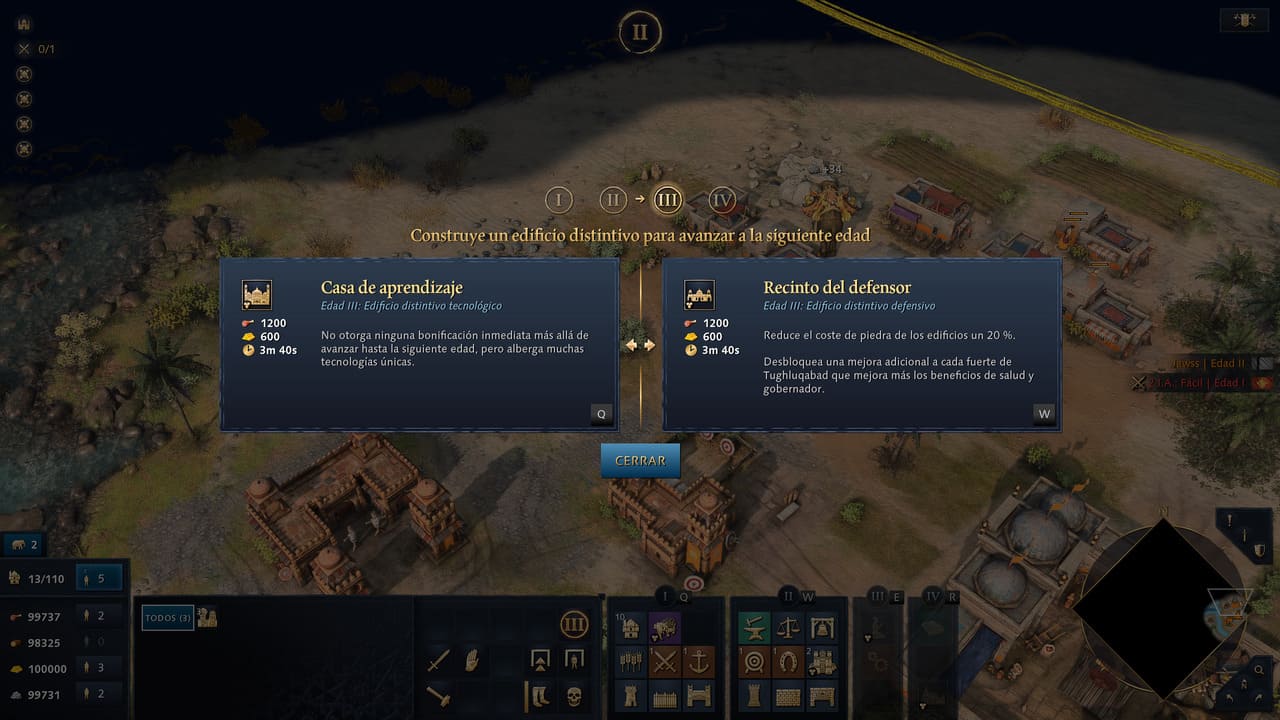This screenshot has height=720, width=1280.
Task: Select the hammer repair command icon
Action: coord(439,694)
